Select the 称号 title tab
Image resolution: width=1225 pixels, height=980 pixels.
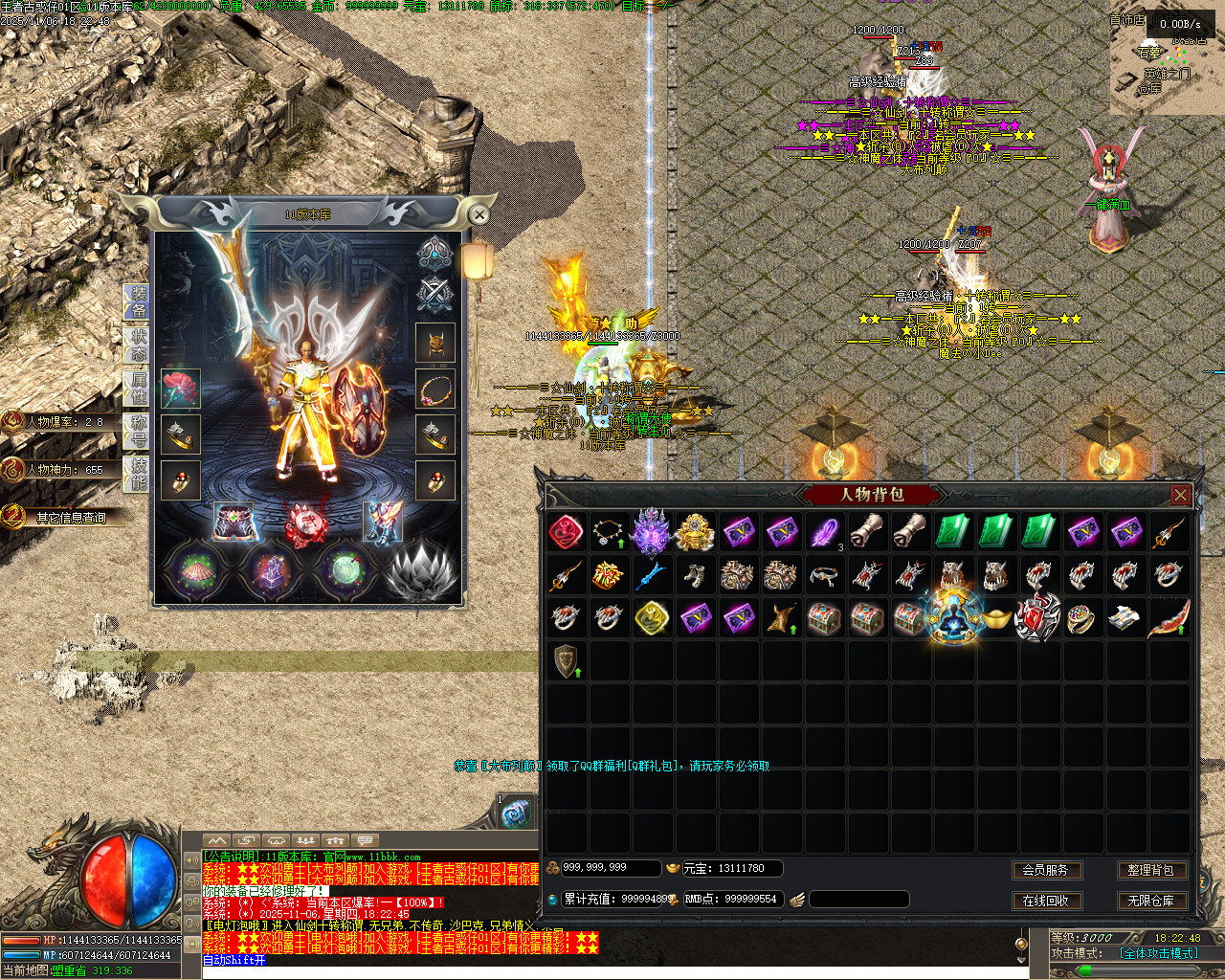(138, 431)
